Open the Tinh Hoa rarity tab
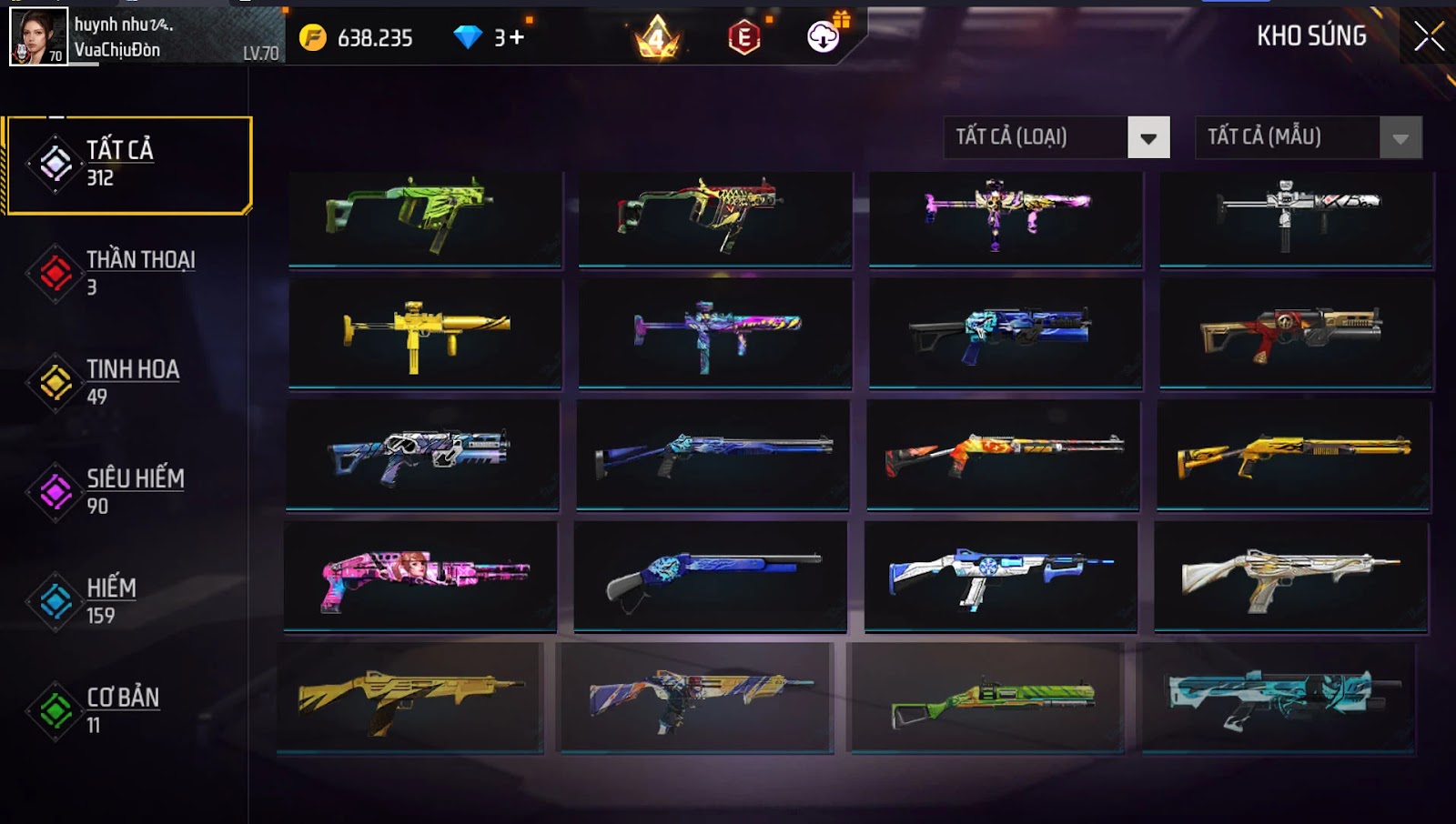The image size is (1456, 824). [x=127, y=382]
